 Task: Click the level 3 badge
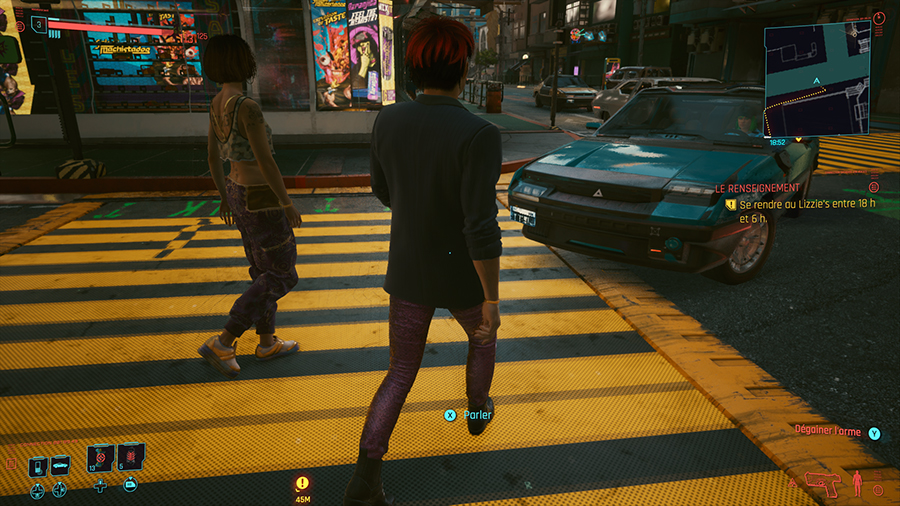tap(38, 24)
